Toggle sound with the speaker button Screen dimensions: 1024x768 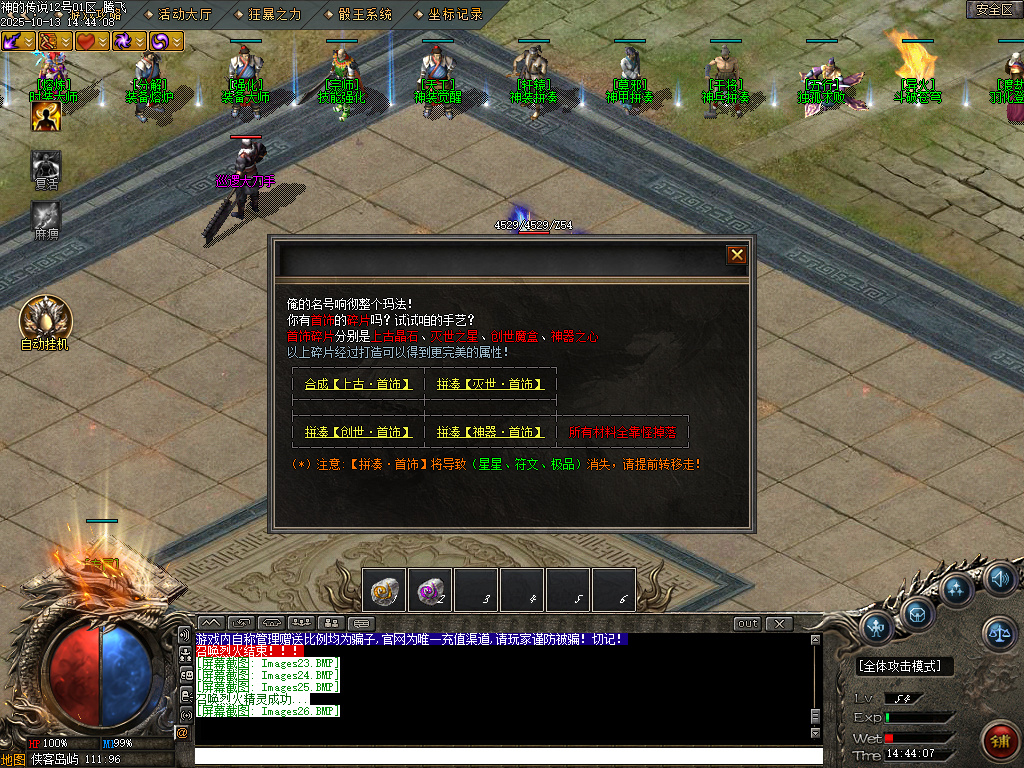(x=1000, y=578)
